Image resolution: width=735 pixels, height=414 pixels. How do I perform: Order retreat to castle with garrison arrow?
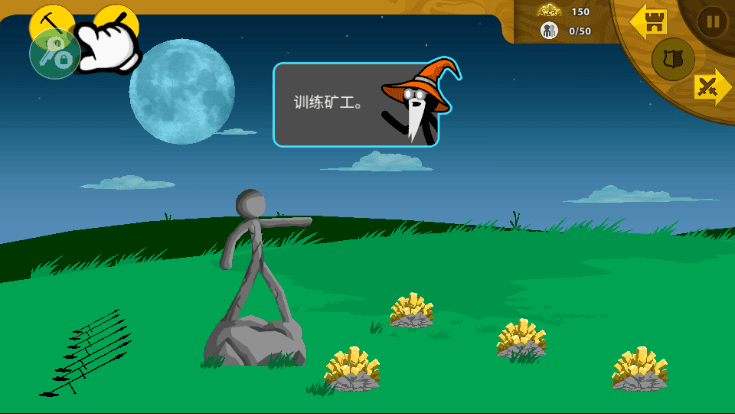pos(650,20)
